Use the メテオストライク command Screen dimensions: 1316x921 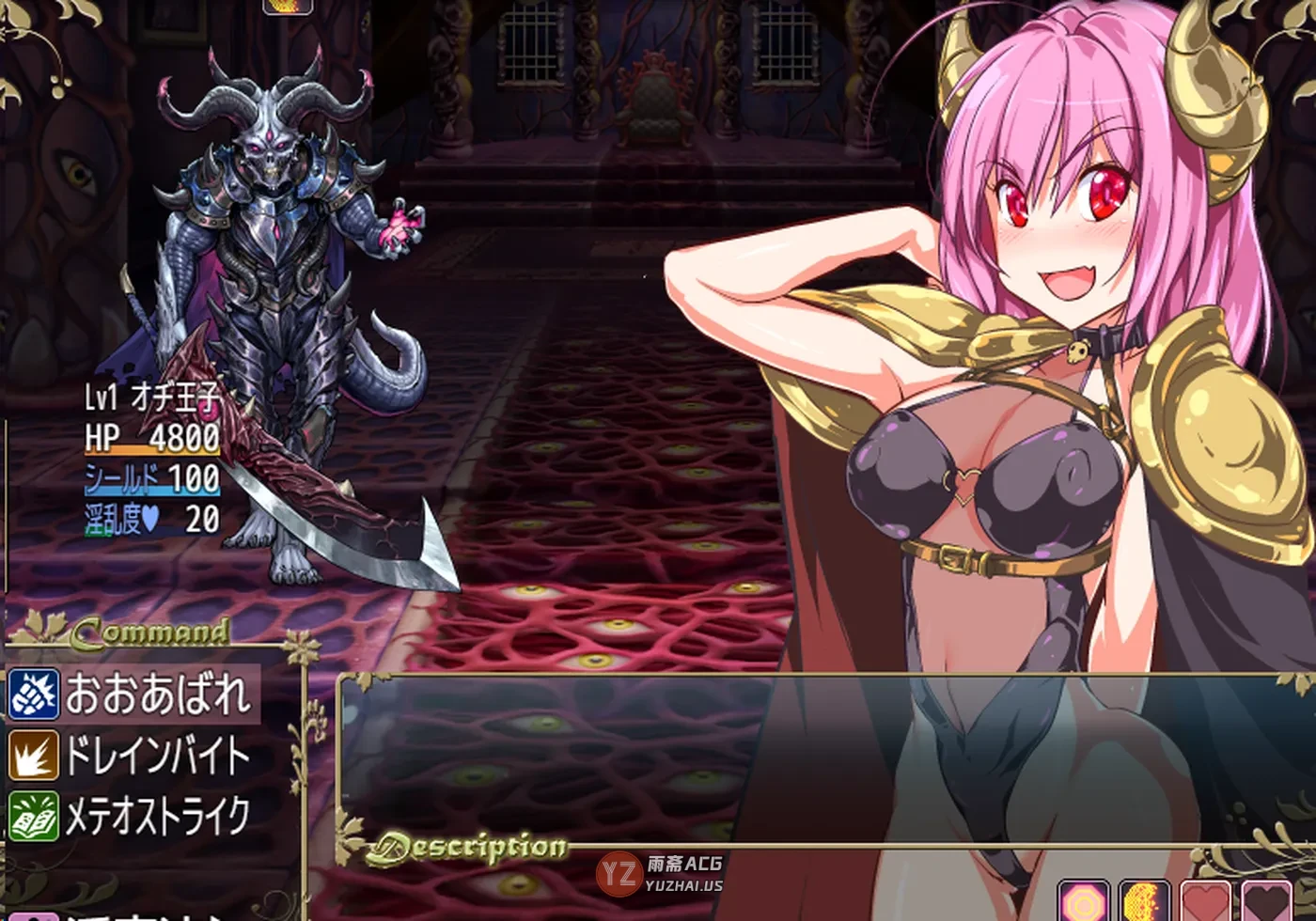click(157, 816)
